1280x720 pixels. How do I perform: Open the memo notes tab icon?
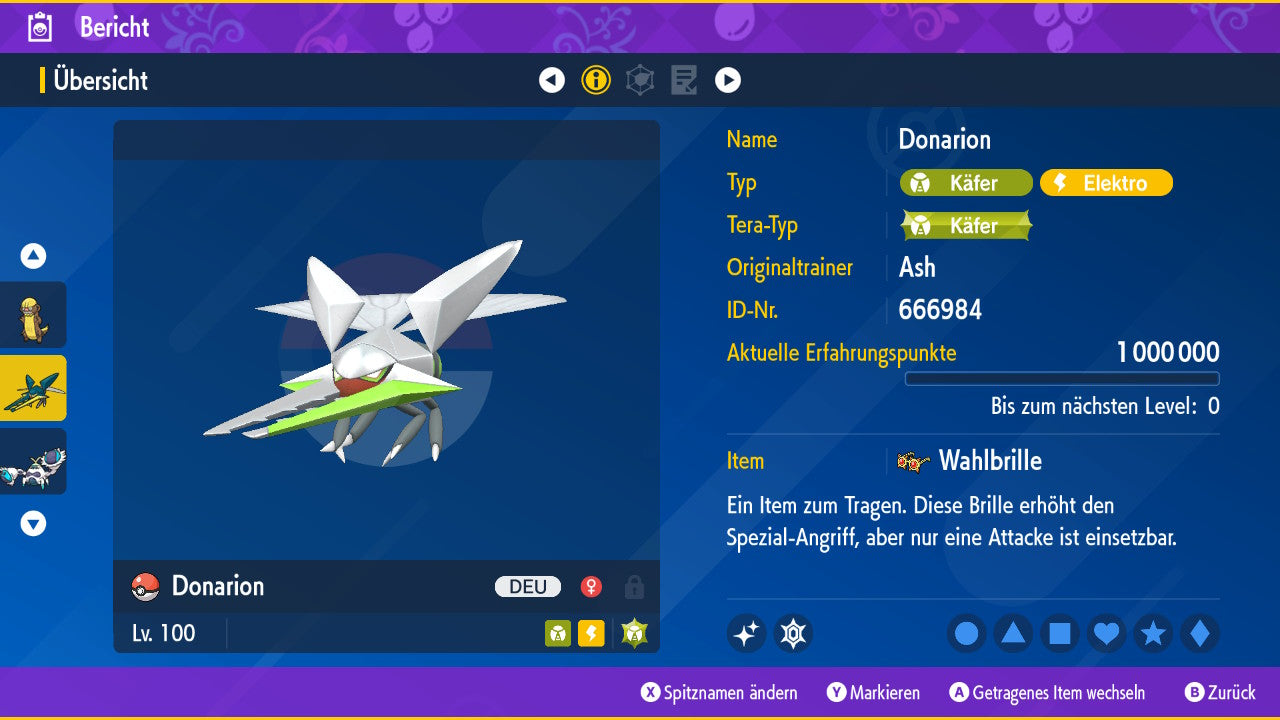[684, 80]
